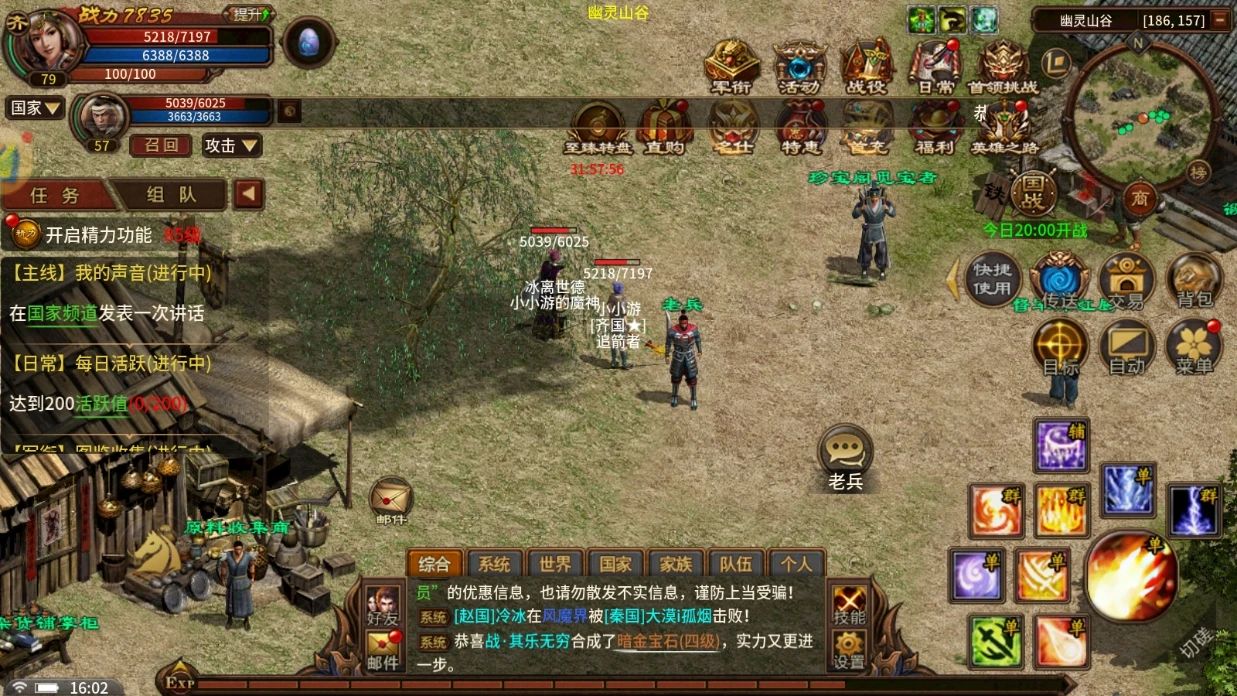1237x696 pixels.
Task: Open the 快捷使用 quick-use panel
Action: click(993, 279)
